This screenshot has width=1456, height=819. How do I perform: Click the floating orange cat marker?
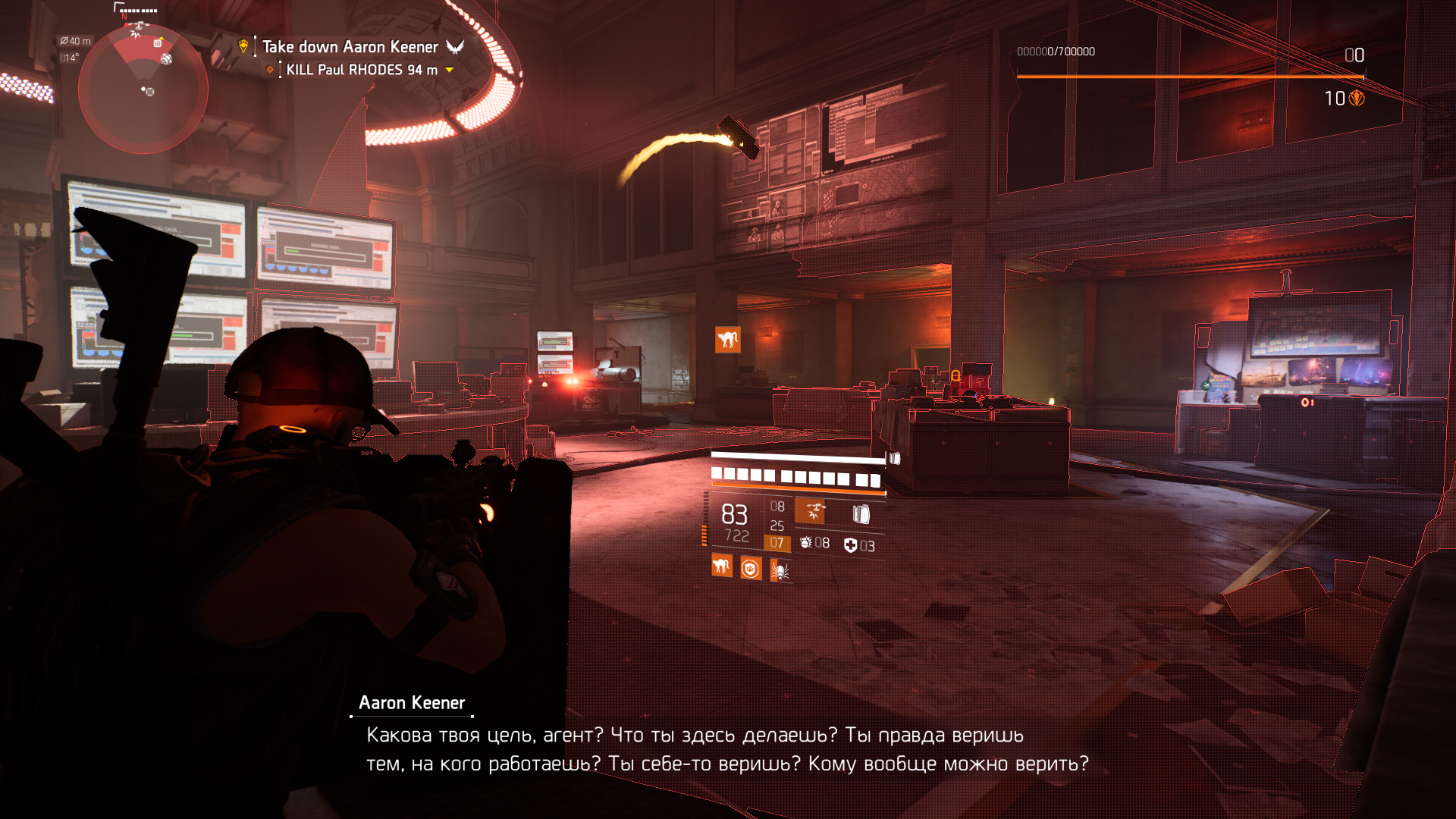point(727,340)
